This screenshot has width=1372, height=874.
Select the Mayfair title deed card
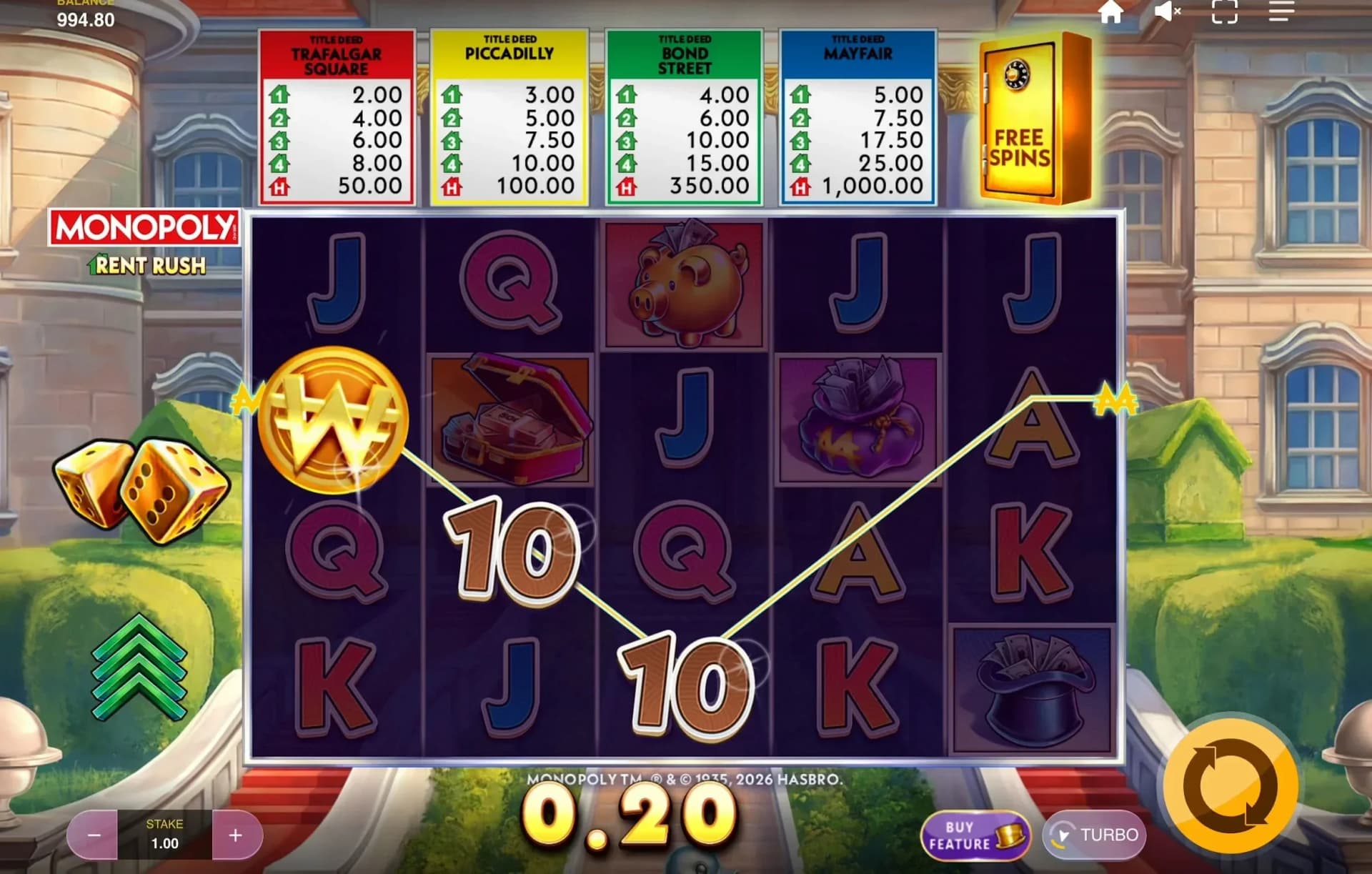point(857,114)
